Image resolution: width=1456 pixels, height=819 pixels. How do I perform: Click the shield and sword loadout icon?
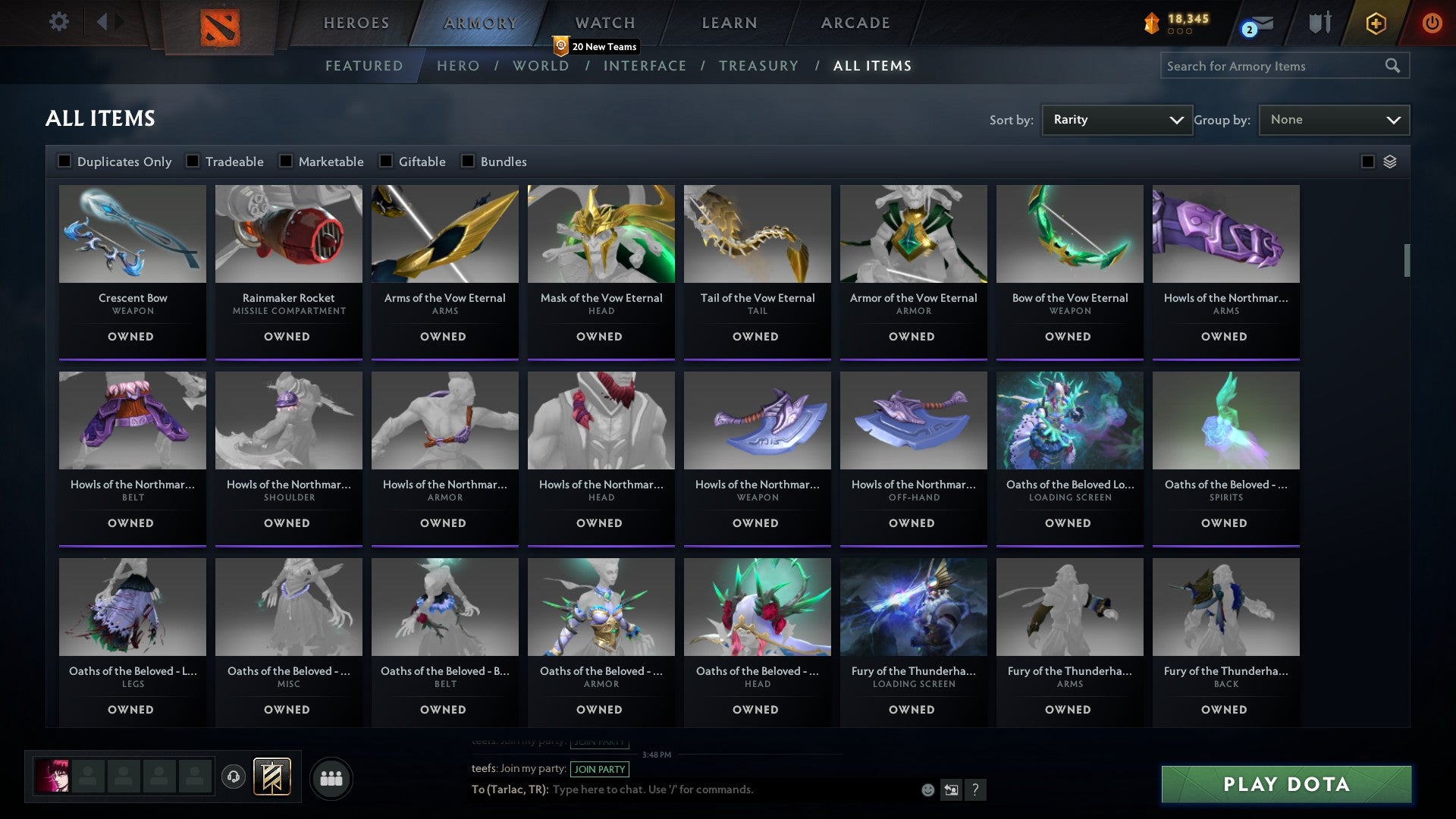point(1319,23)
